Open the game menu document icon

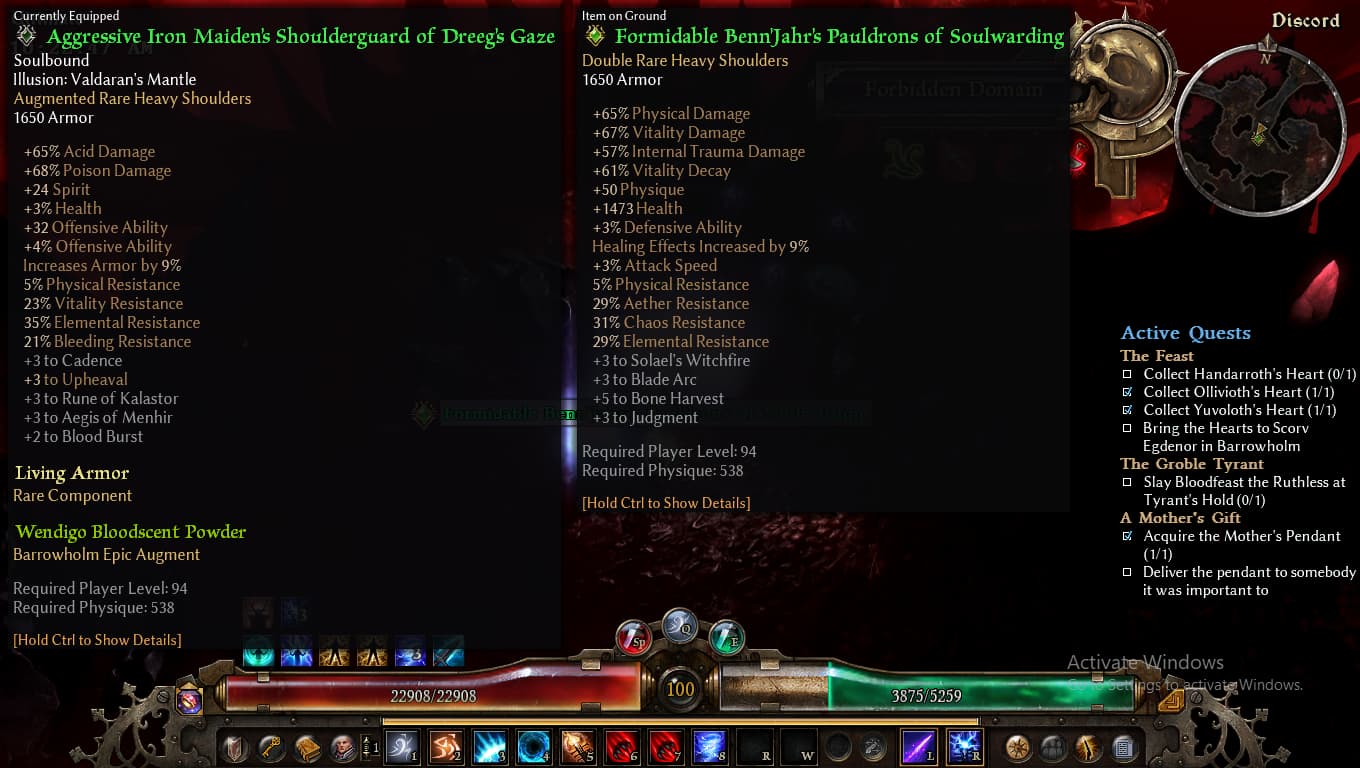pos(1123,747)
